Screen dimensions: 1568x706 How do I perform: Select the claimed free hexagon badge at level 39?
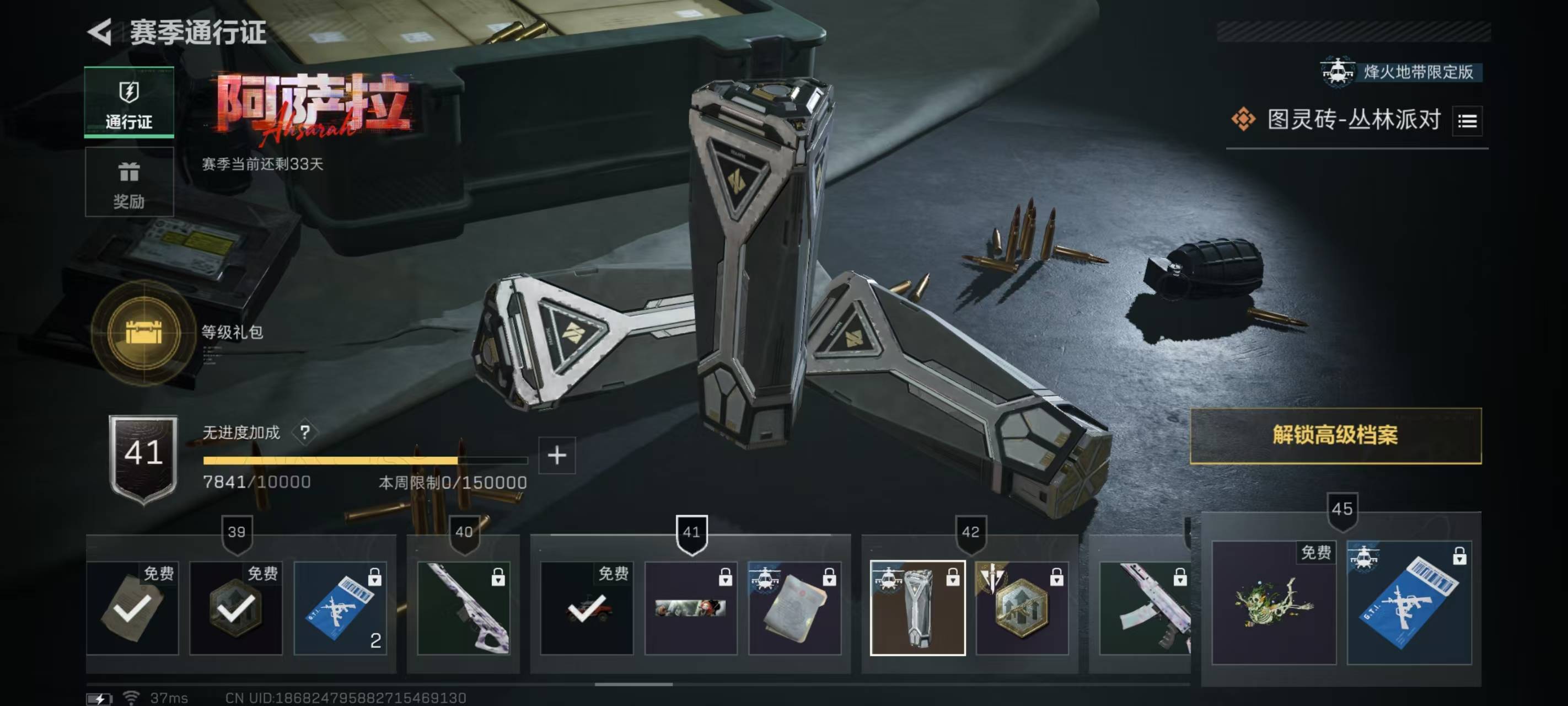point(236,608)
